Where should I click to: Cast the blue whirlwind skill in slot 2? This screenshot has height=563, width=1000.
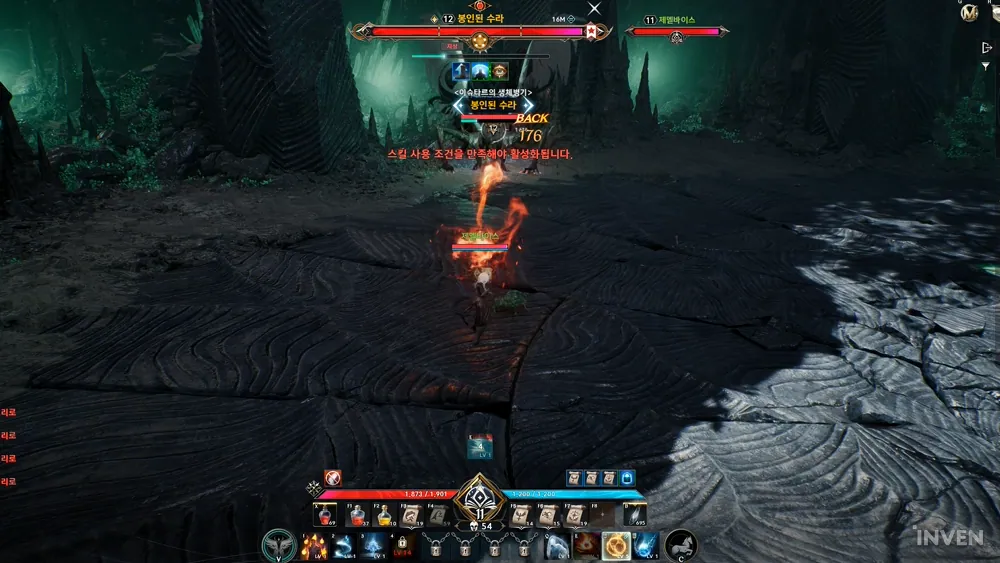click(343, 546)
